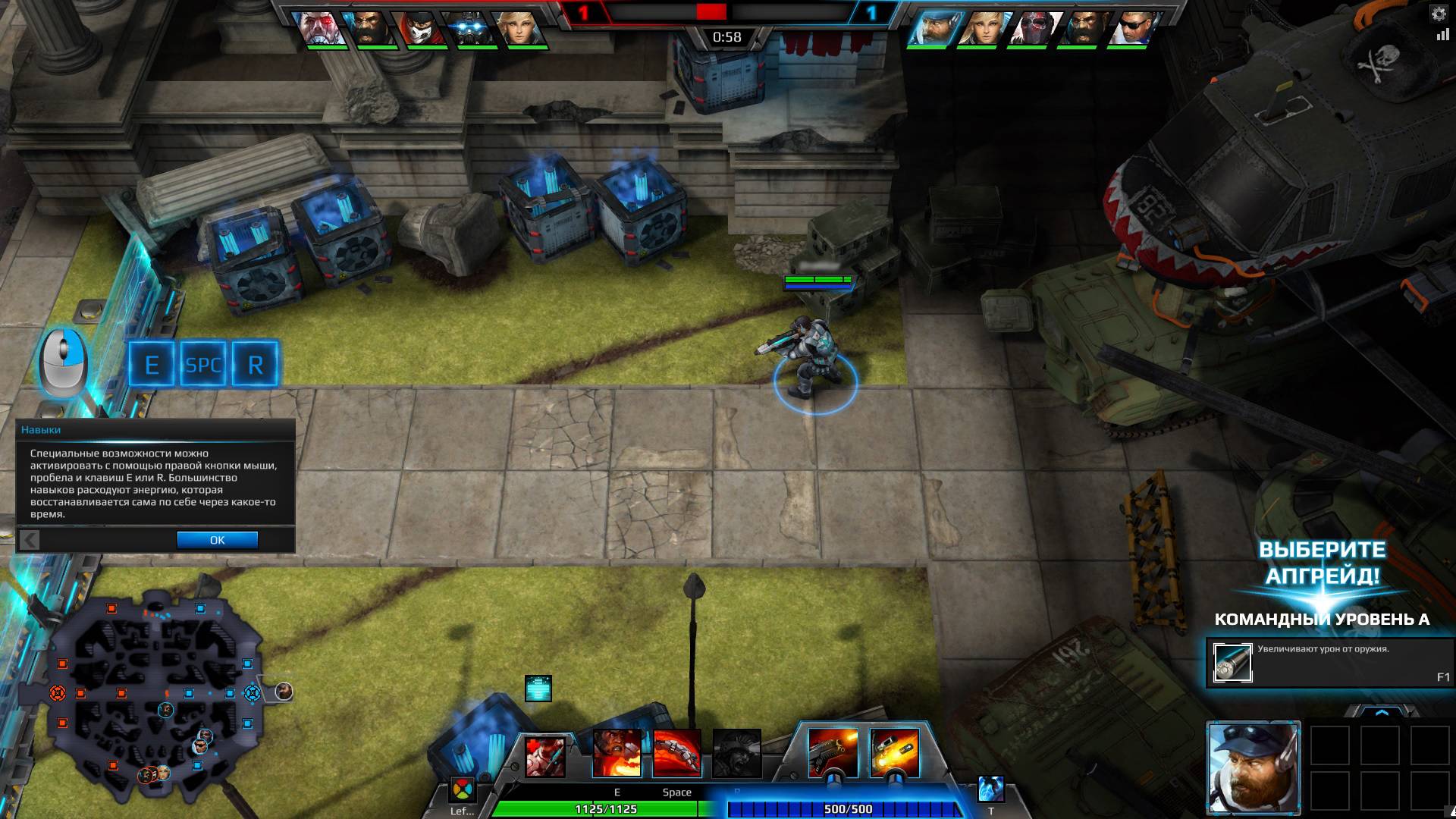Select the bearded hero portrait
Viewport: 1456px width, 819px height.
[x=1254, y=767]
